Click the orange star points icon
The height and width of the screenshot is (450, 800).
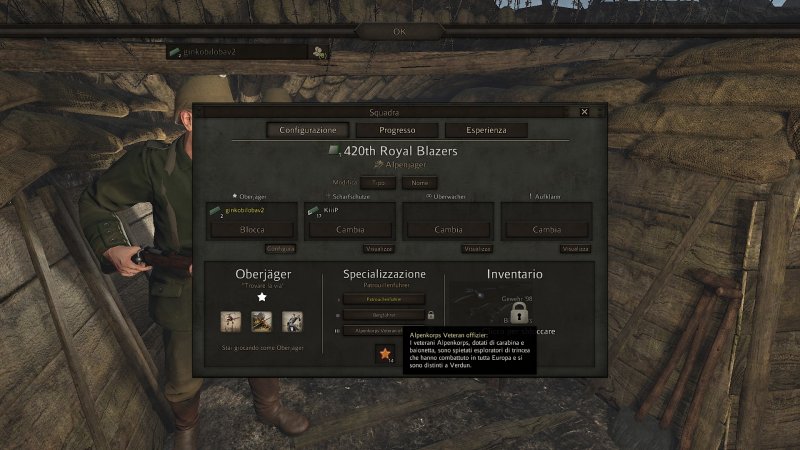tap(384, 353)
